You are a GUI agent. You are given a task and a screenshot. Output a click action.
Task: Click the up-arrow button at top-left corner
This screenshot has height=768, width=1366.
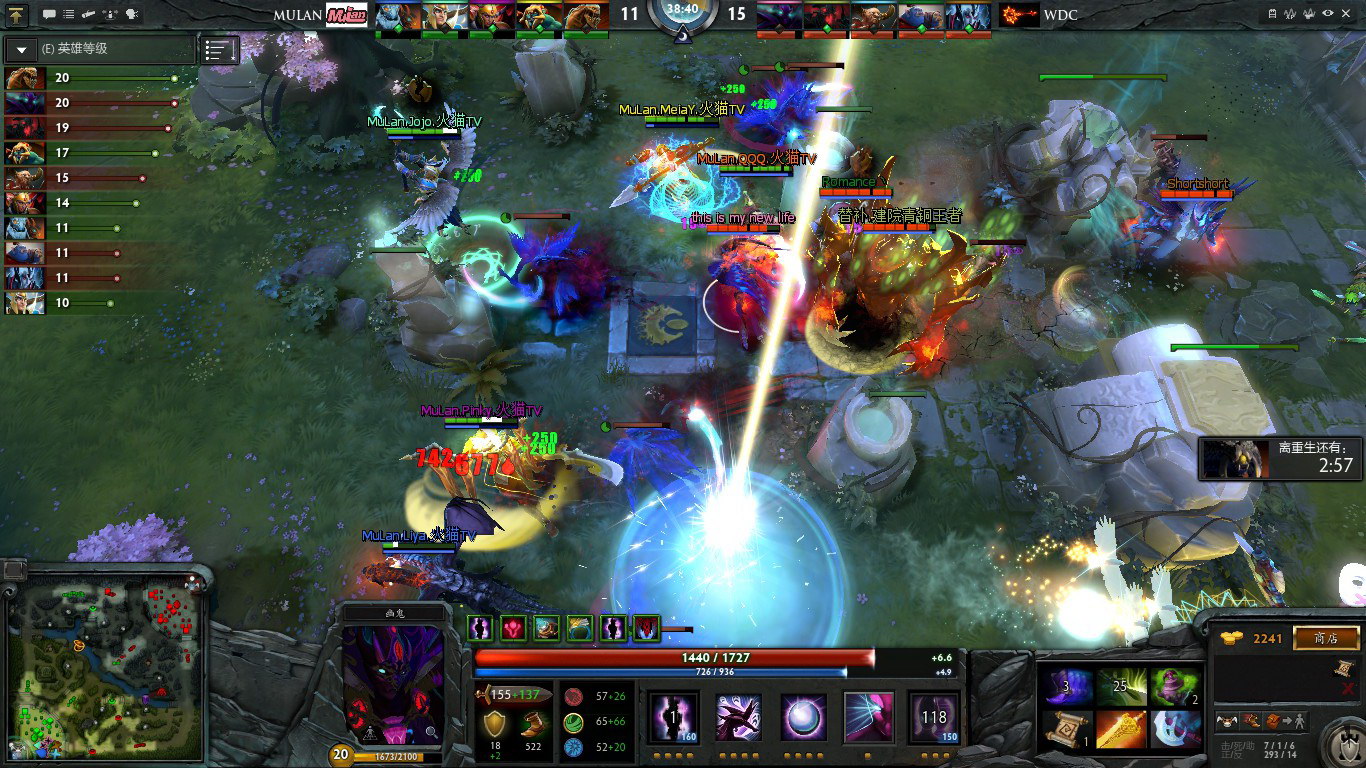pyautogui.click(x=19, y=15)
